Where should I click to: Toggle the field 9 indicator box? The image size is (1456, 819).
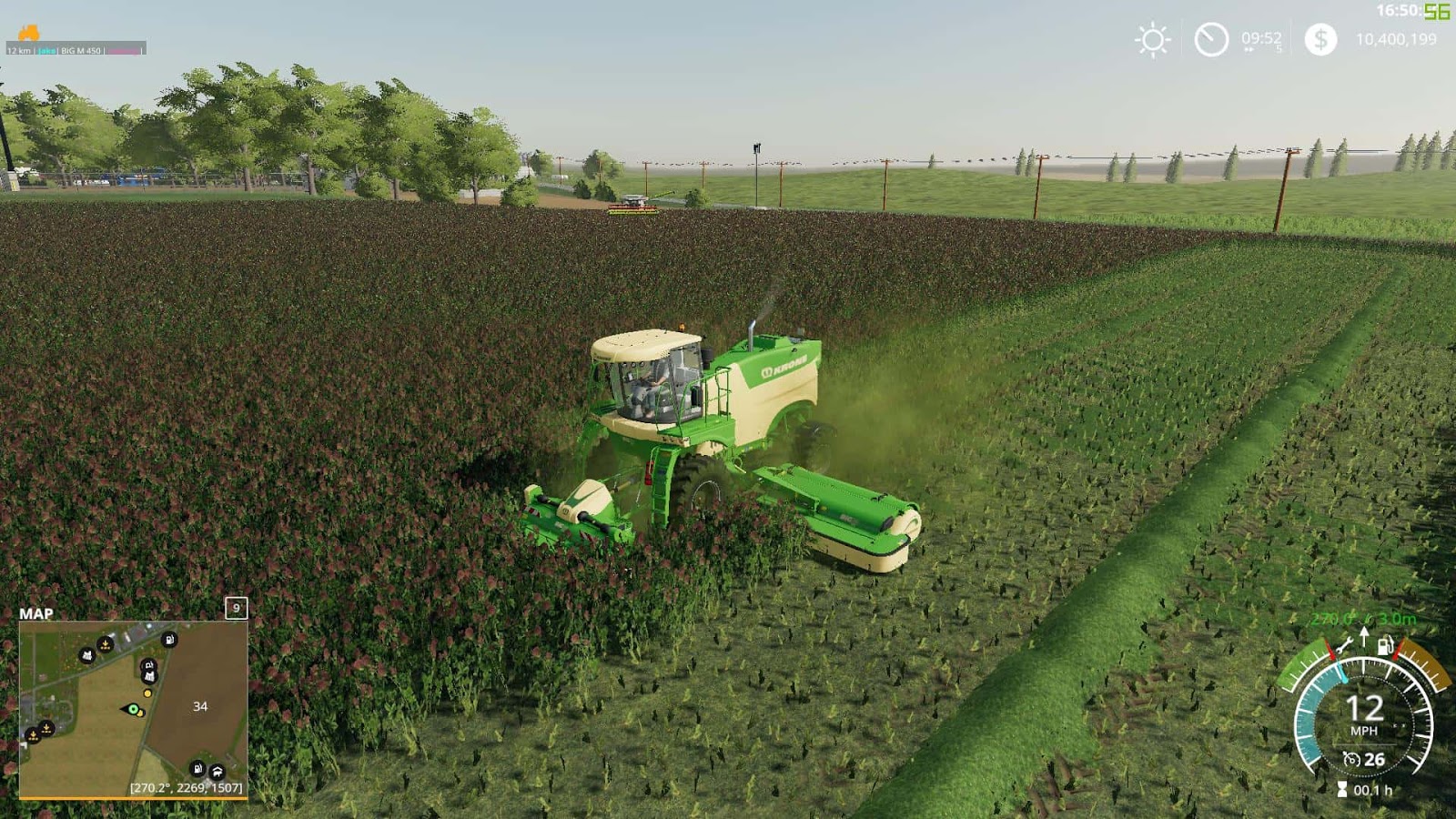235,608
